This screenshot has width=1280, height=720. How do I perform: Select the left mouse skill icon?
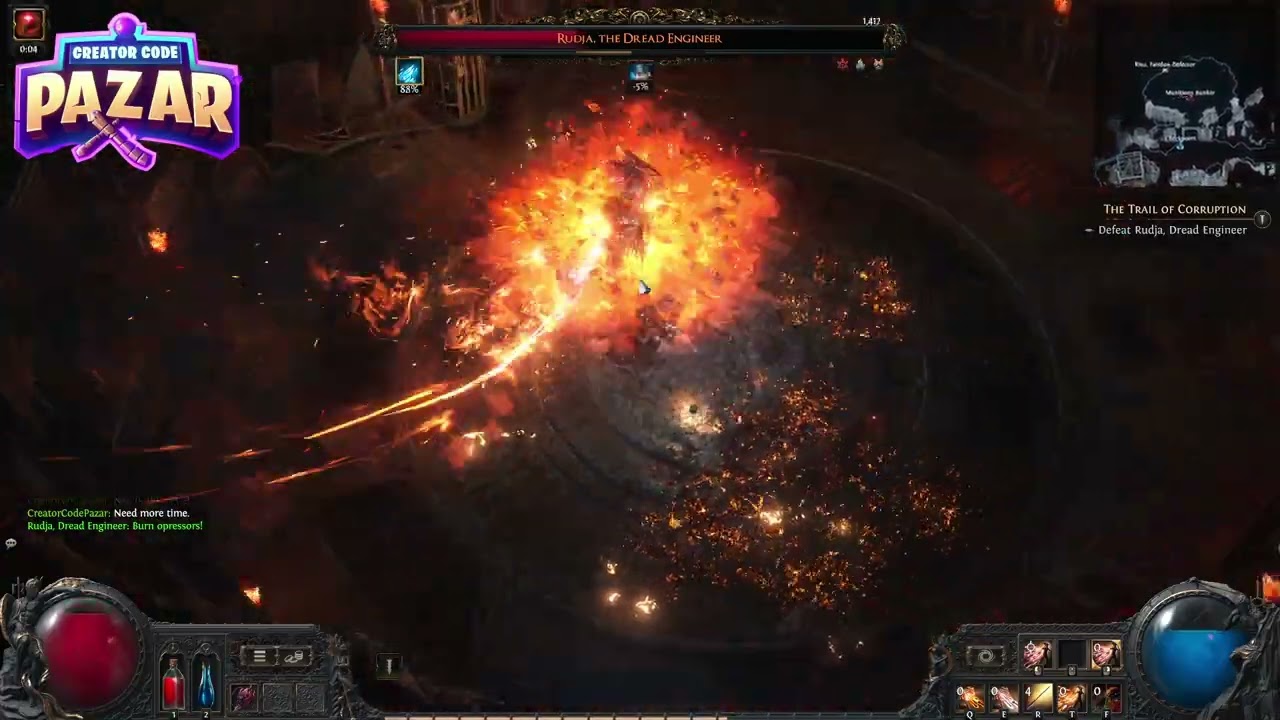pos(1037,655)
